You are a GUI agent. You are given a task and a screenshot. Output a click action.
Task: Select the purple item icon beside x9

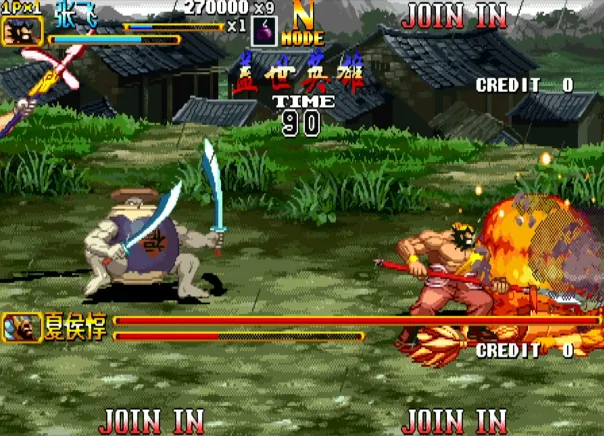tap(264, 31)
